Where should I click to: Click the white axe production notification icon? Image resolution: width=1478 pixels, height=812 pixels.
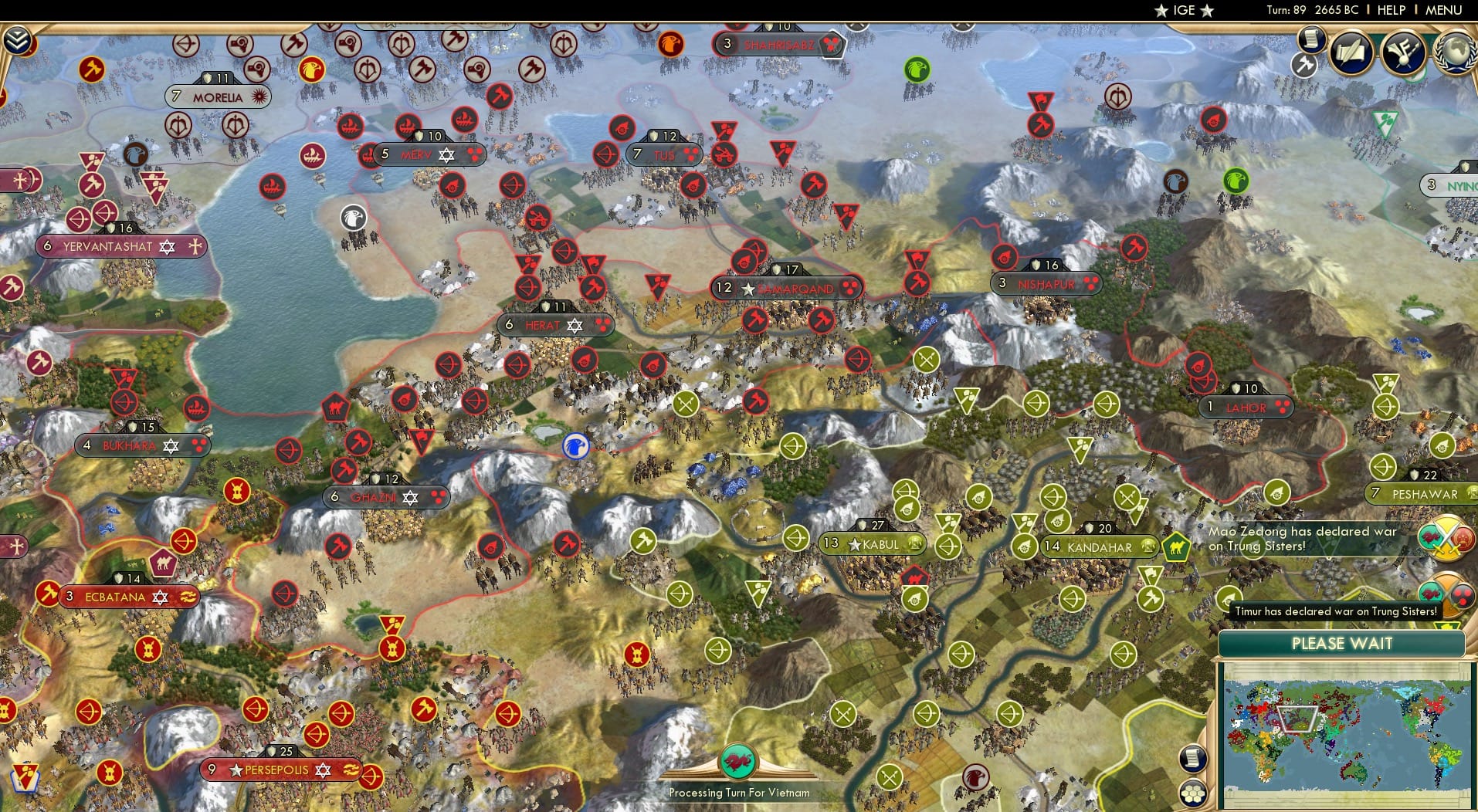coord(1304,65)
